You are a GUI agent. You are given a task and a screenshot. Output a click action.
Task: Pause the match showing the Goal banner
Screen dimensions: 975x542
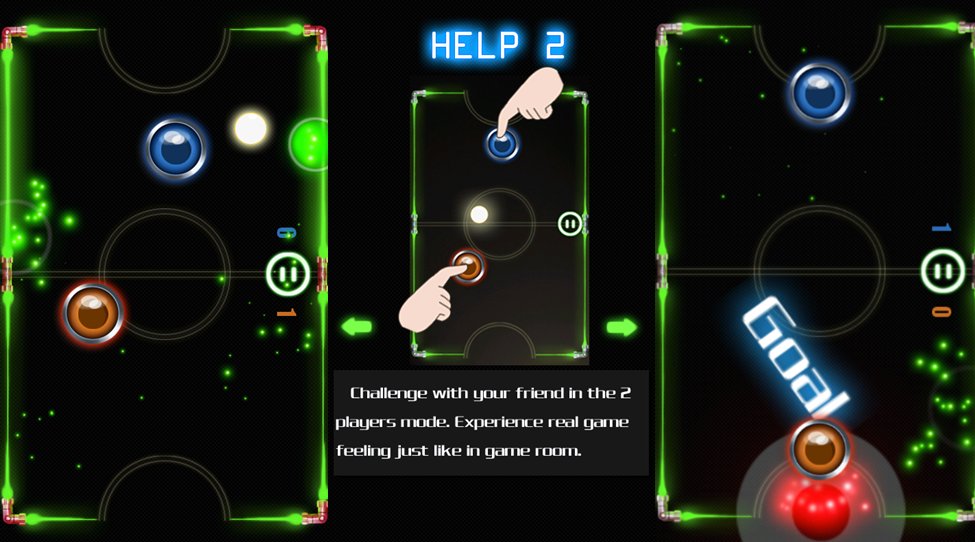pos(942,270)
